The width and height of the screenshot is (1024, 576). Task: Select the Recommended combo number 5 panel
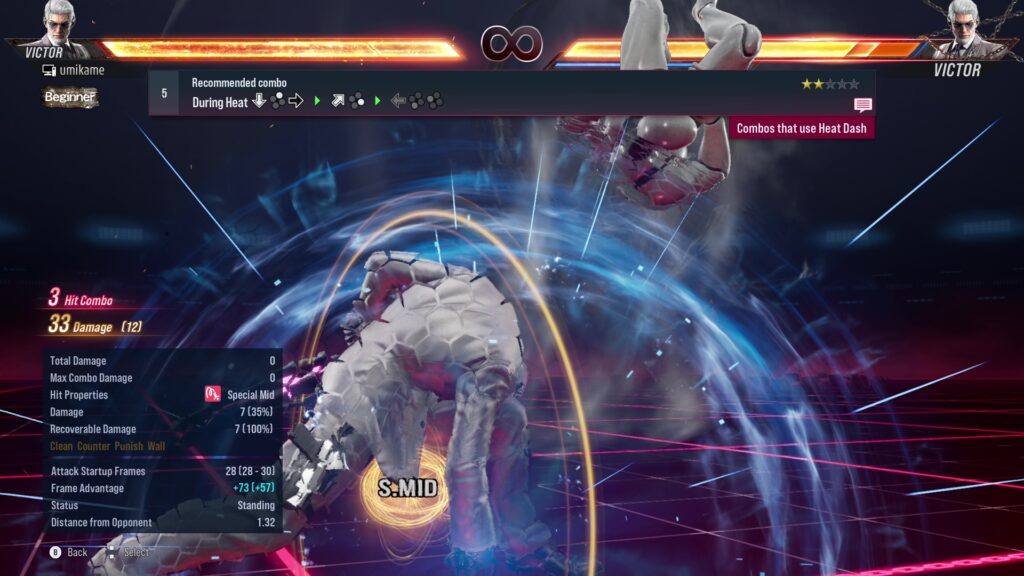pos(510,92)
